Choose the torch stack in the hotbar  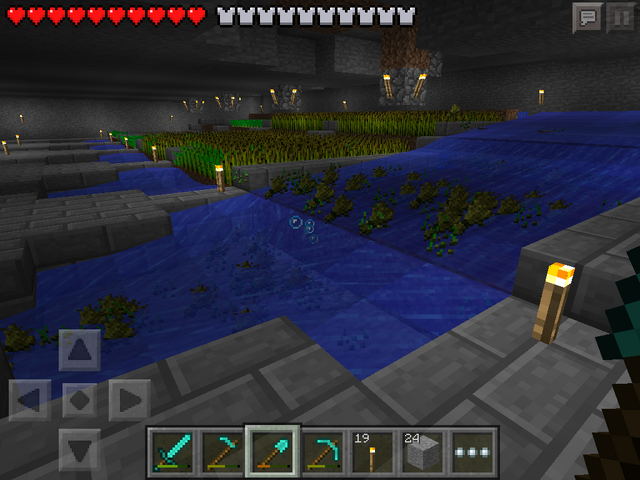[372, 452]
